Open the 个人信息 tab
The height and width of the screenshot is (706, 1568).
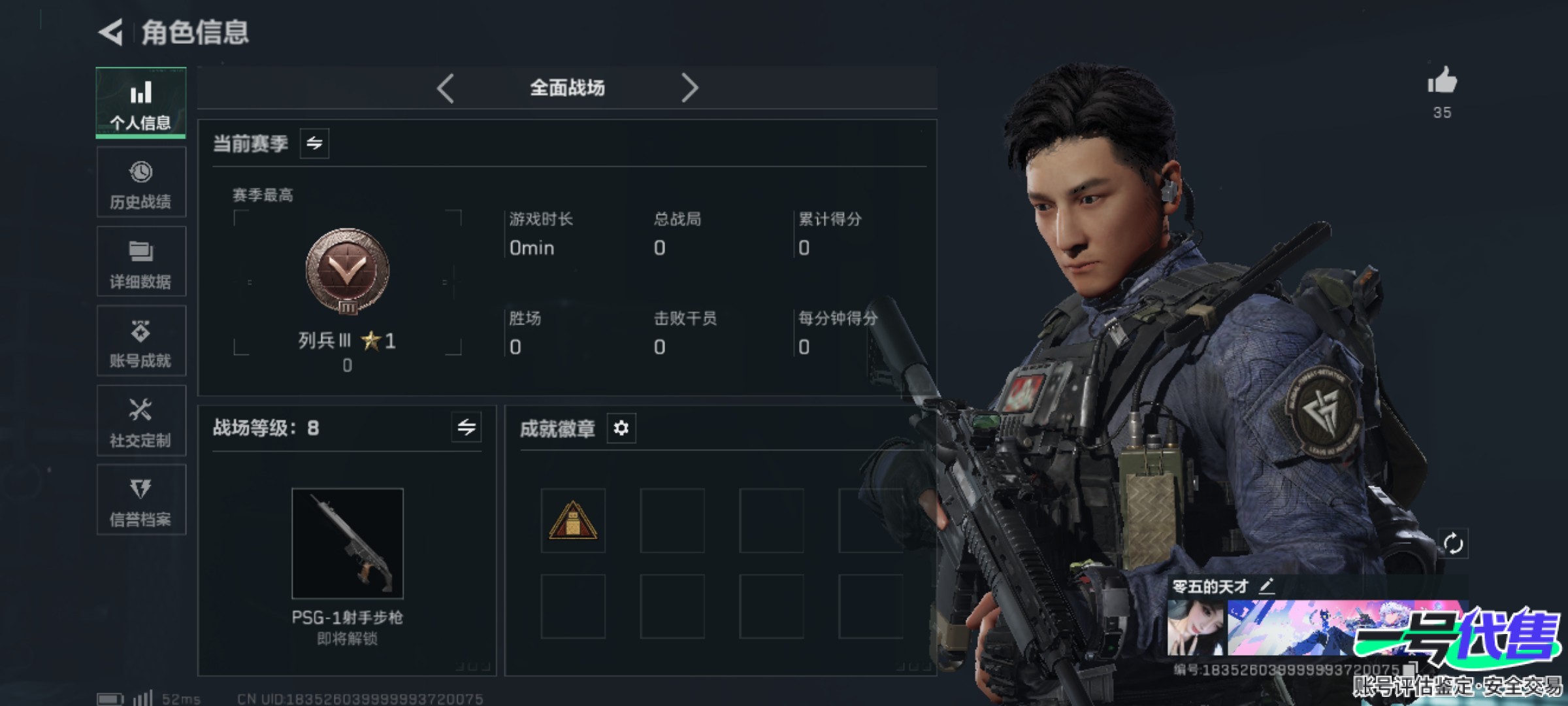coord(141,103)
